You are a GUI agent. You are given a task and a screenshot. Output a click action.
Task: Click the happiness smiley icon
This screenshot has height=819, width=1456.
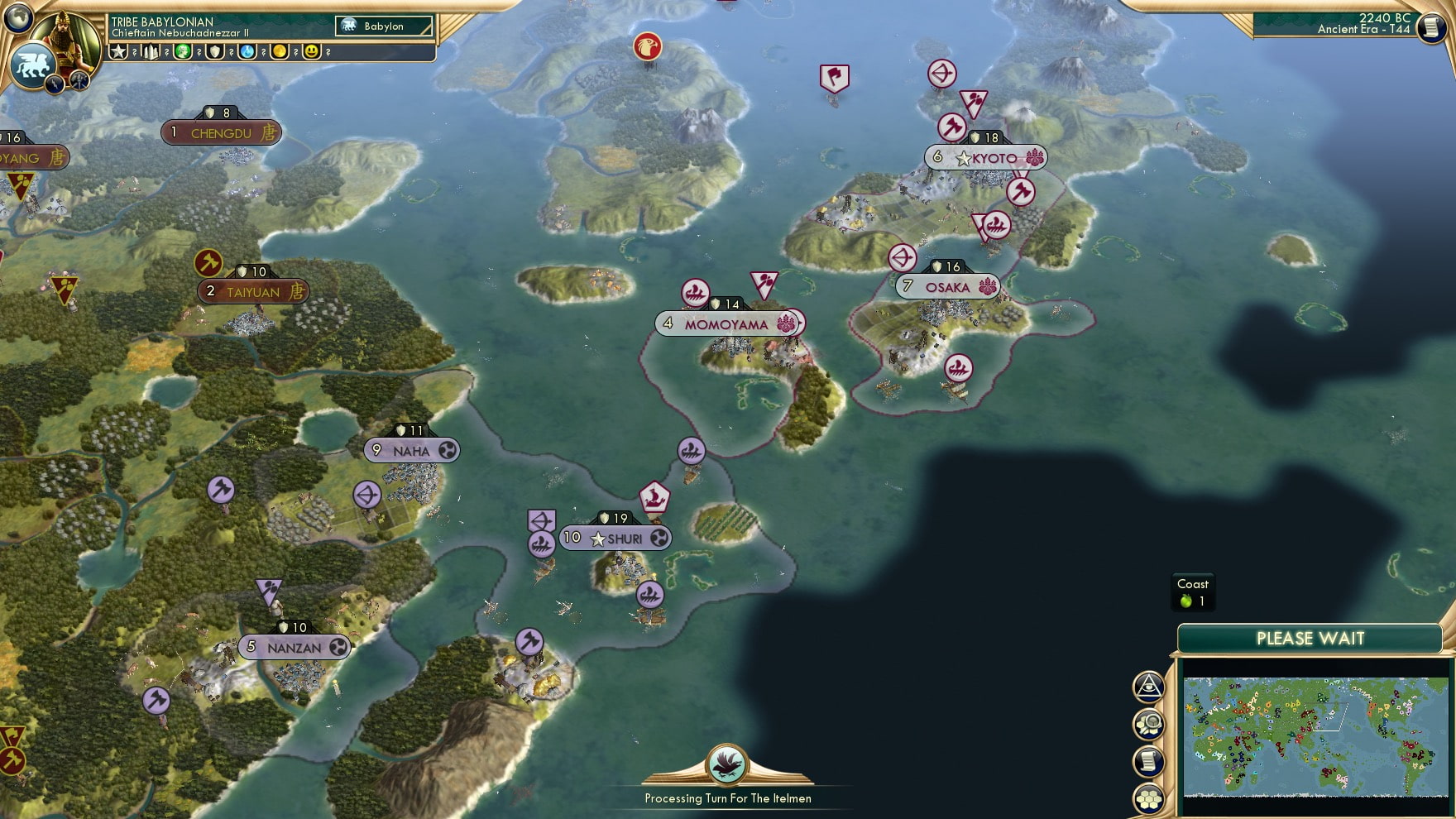(310, 51)
